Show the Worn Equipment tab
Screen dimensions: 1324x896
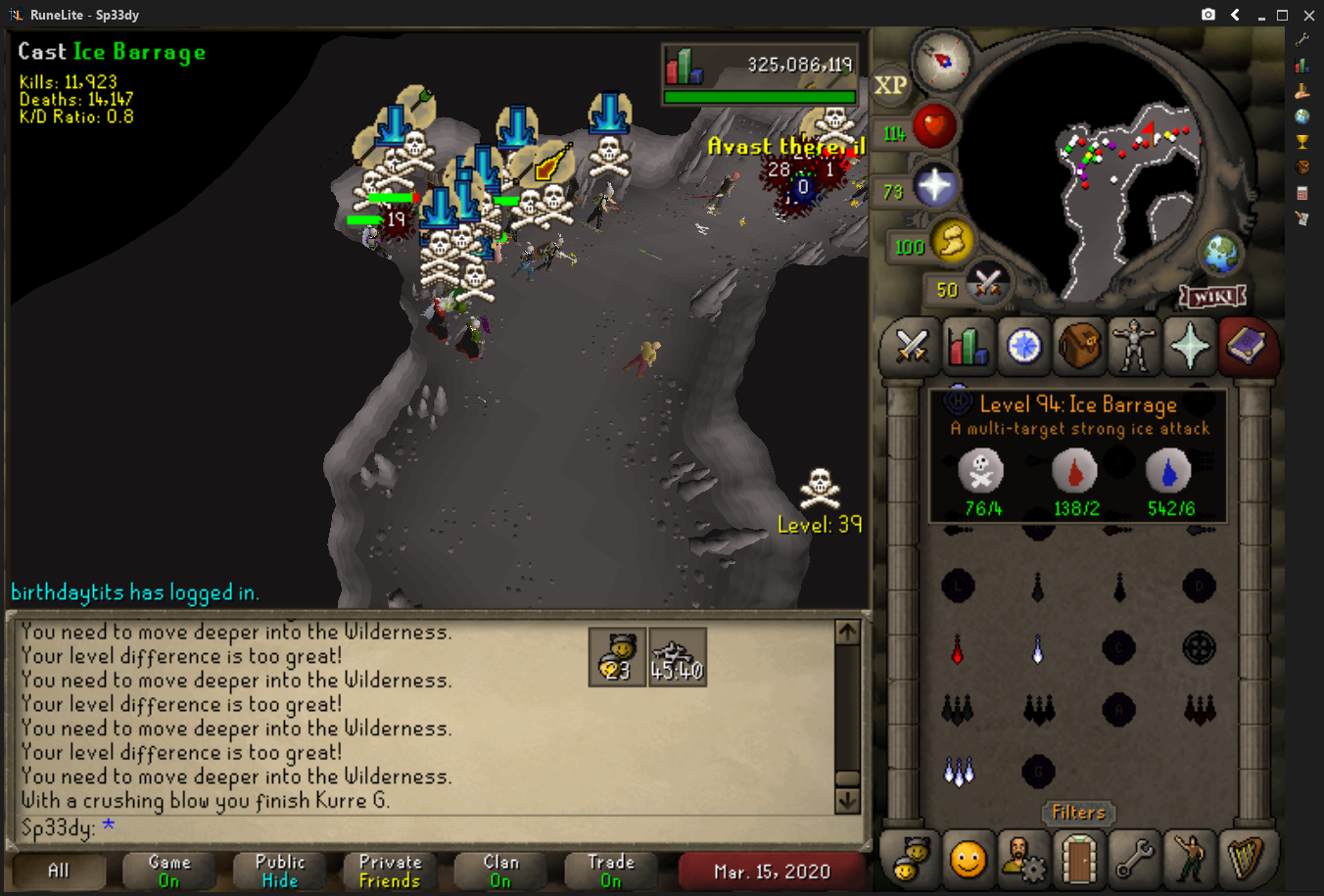coord(1134,347)
